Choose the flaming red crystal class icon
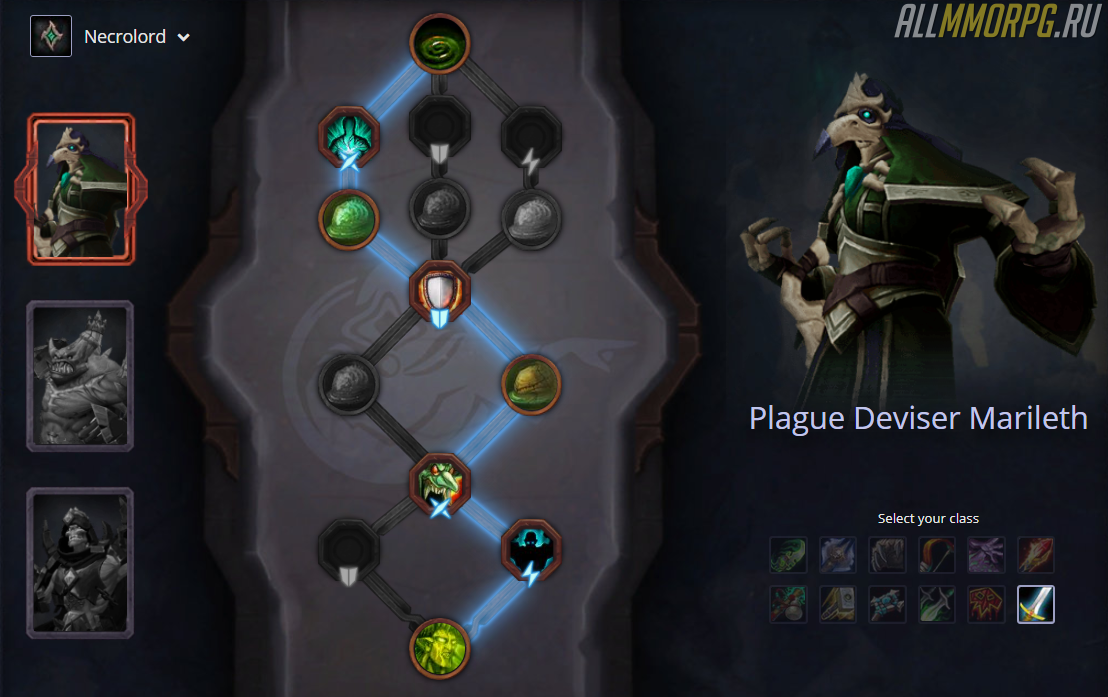The image size is (1108, 697). coord(1035,555)
